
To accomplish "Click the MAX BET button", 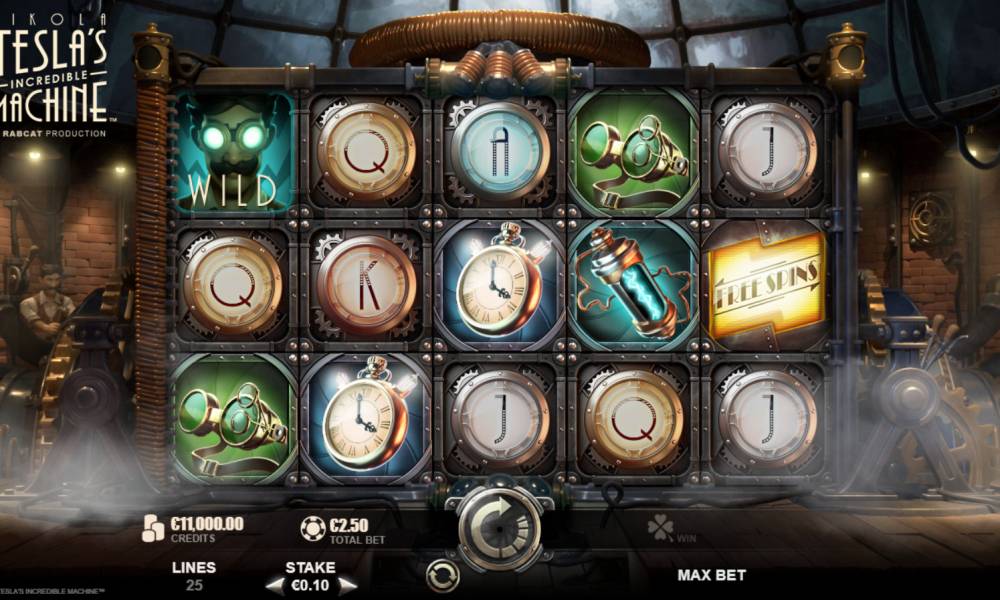I will click(712, 575).
